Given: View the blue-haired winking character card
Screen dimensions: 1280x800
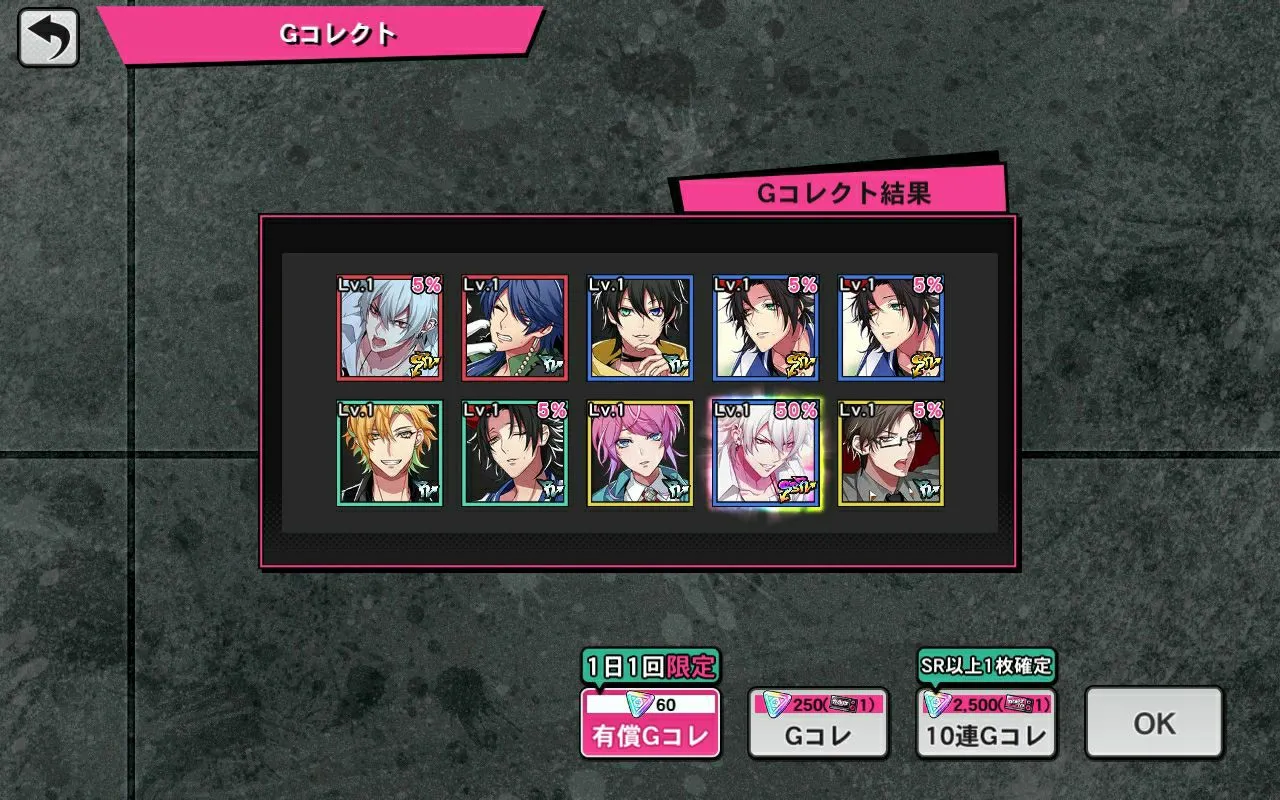Looking at the screenshot, I should (x=515, y=328).
